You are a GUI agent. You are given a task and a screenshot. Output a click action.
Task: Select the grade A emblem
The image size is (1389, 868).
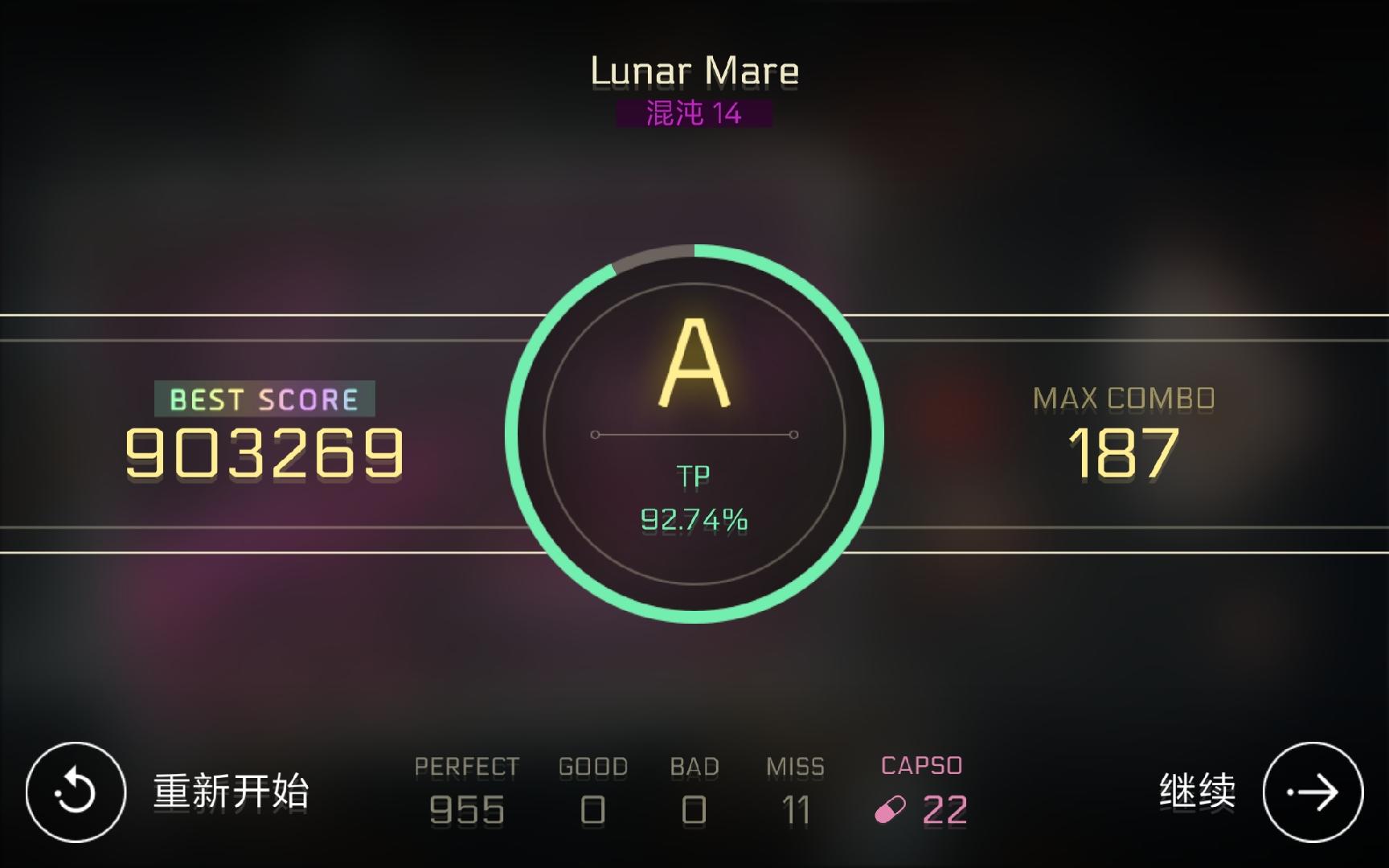point(694,362)
